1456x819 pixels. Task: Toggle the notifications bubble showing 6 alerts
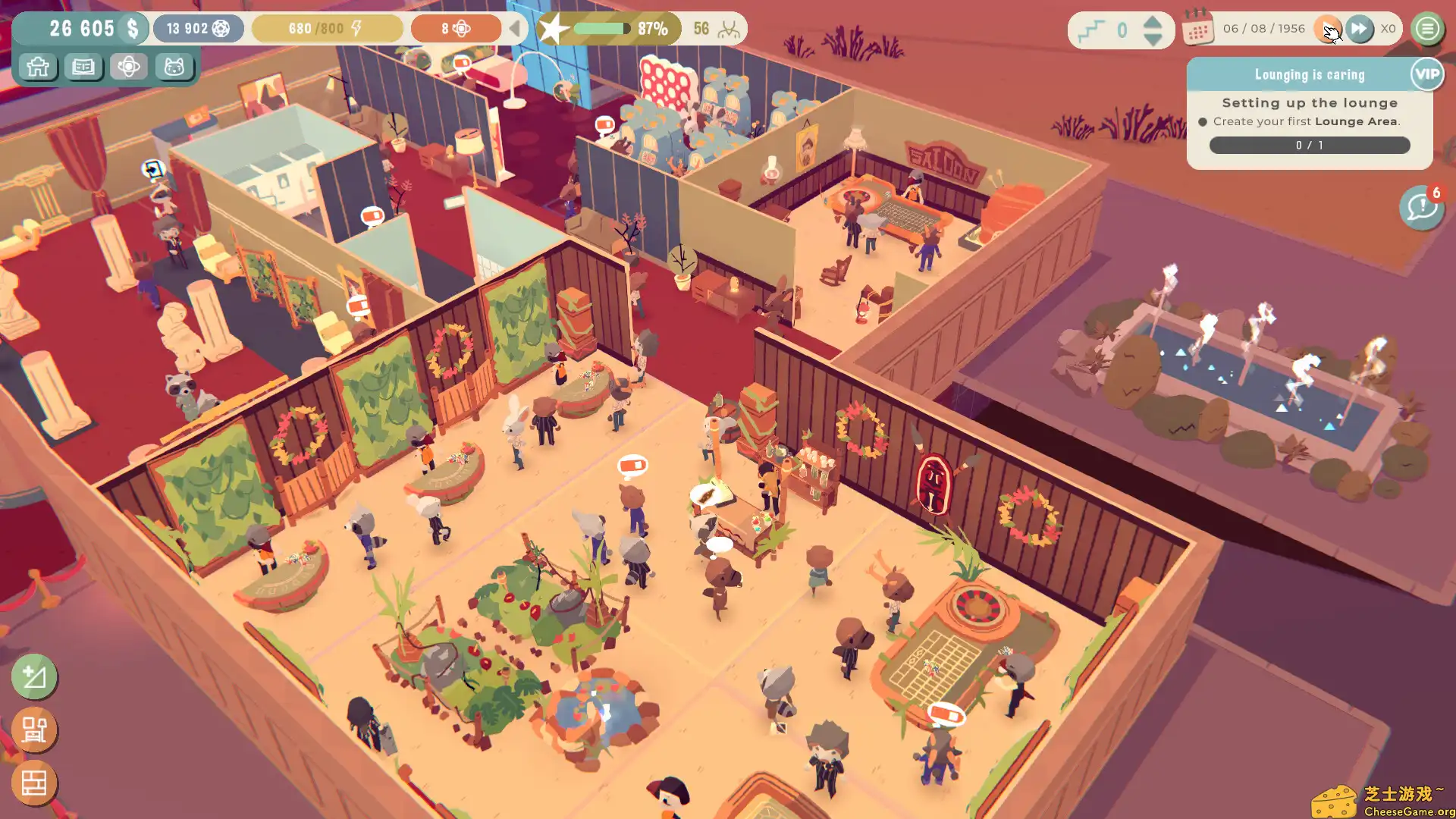[x=1421, y=208]
